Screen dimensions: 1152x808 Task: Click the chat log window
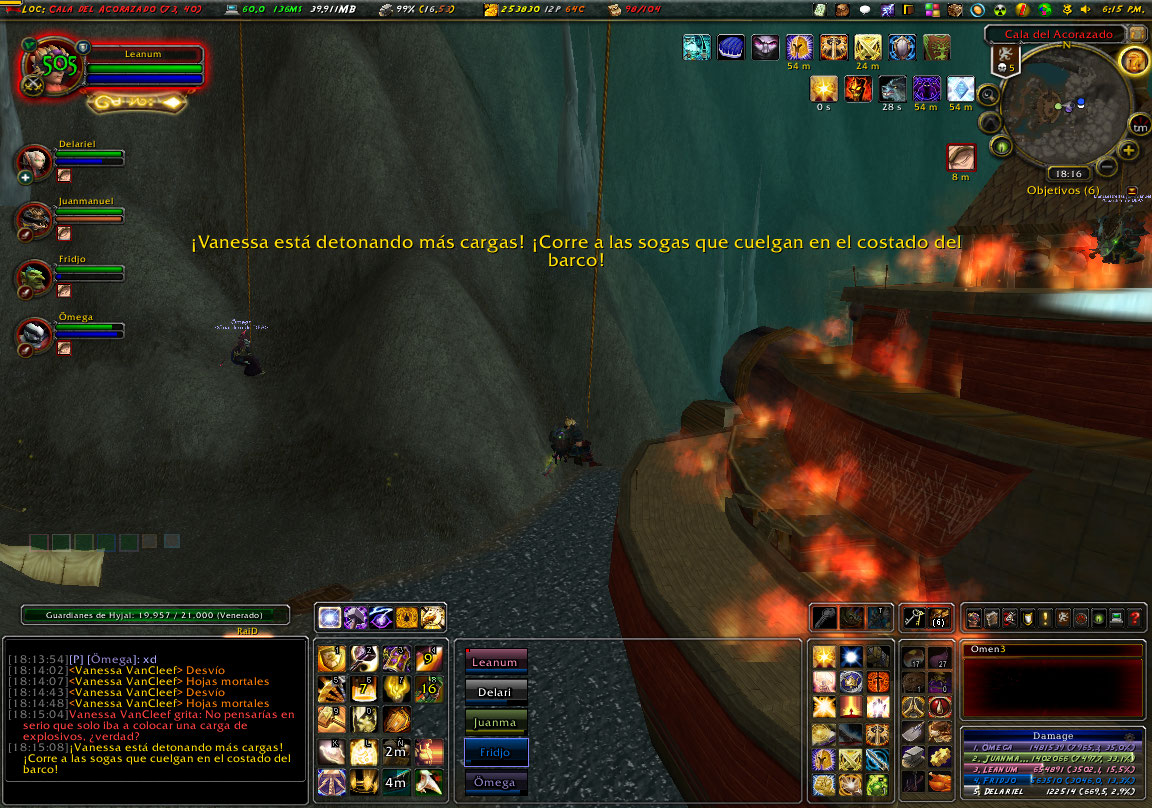coord(155,718)
